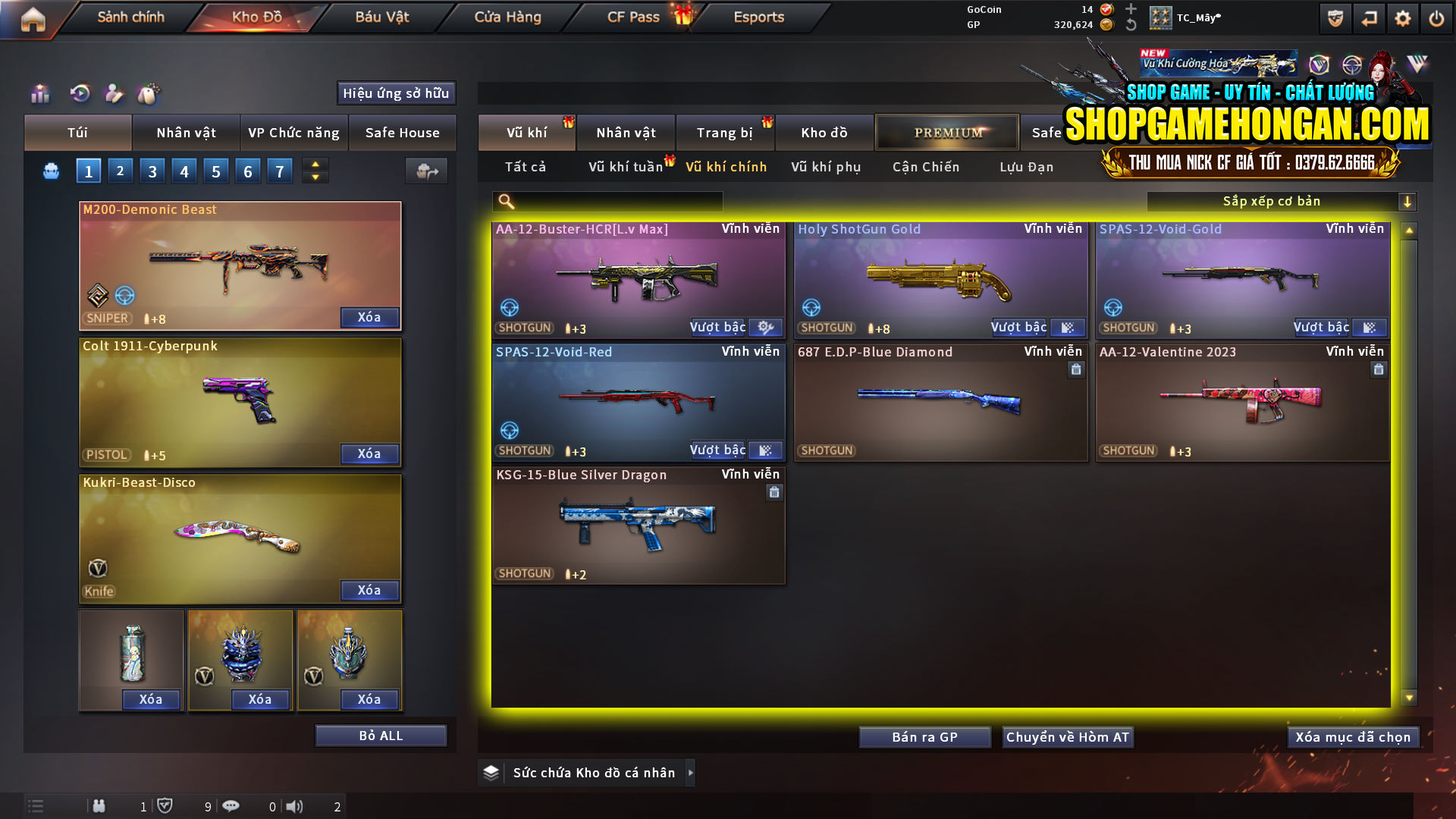This screenshot has width=1456, height=819.
Task: Expand the Sức chứa Kho đồ cá nhân arrow
Action: coord(691,773)
